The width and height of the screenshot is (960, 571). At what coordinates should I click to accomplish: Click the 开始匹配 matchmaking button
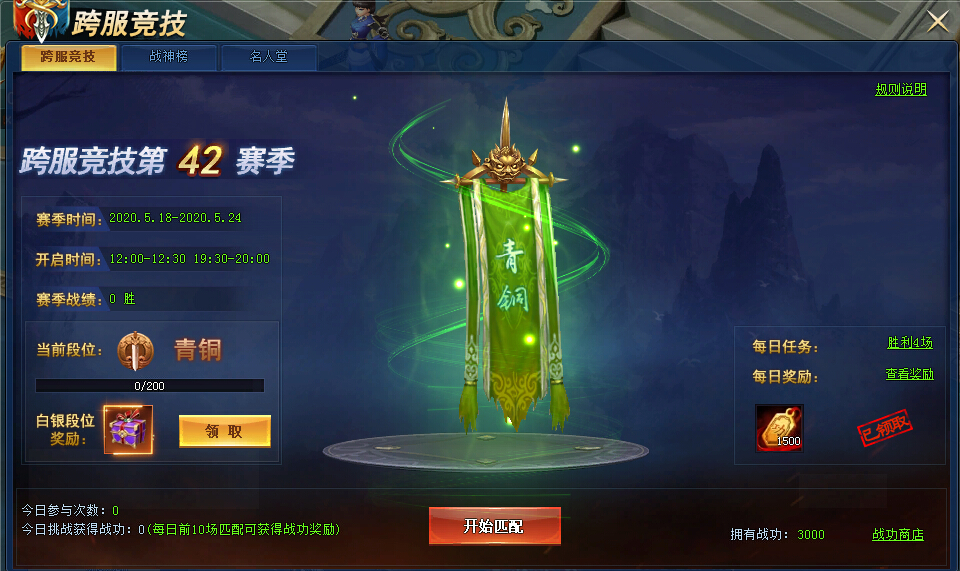(x=494, y=526)
